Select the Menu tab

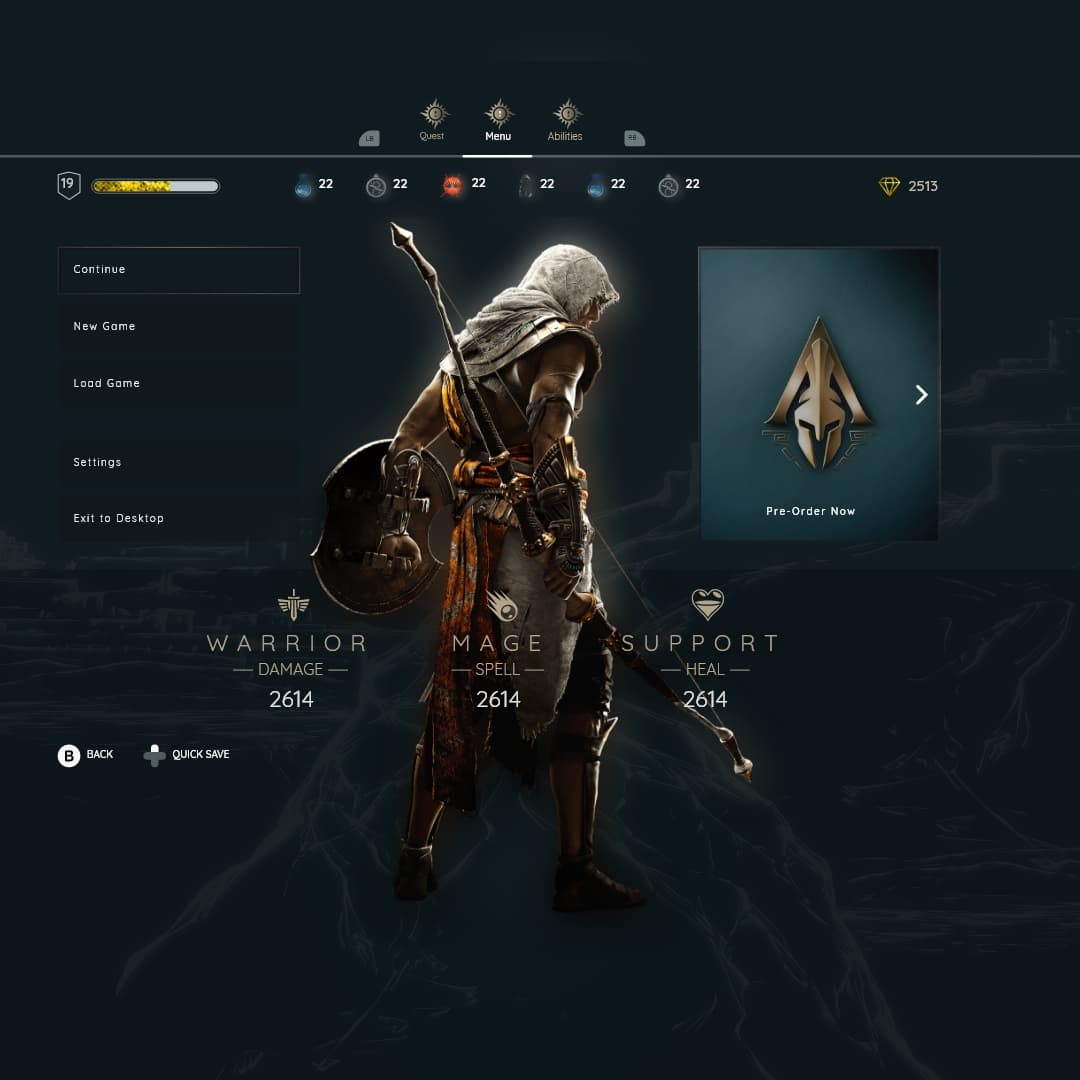[x=498, y=121]
